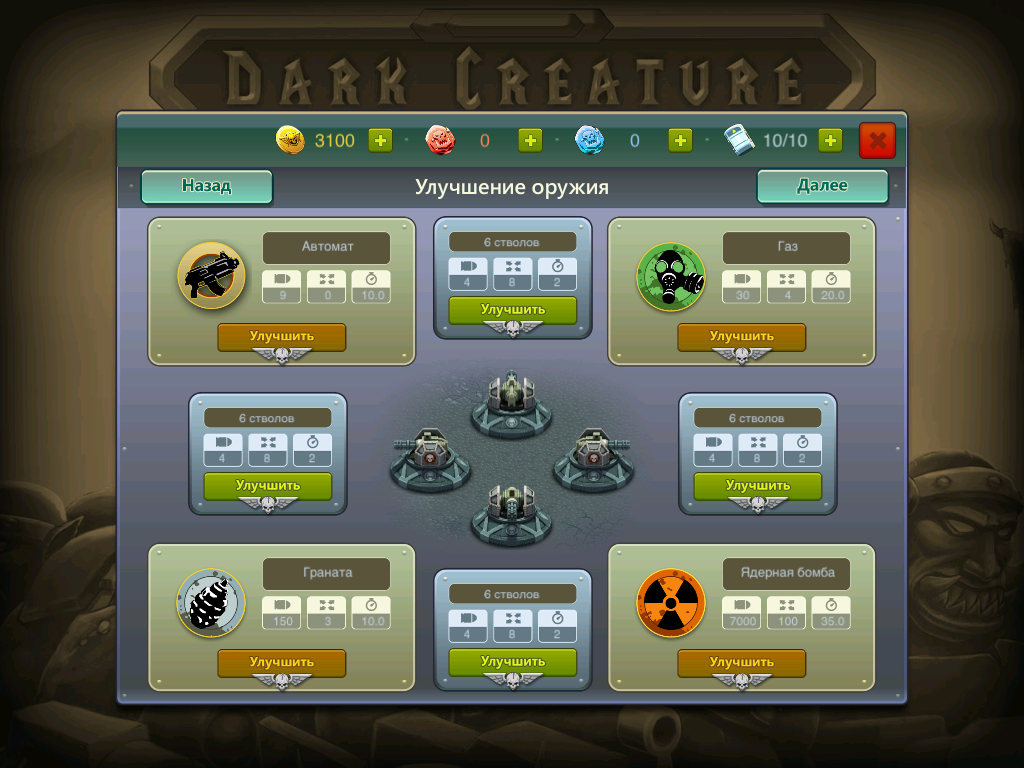The image size is (1024, 768).
Task: Select the submachine gun icon
Action: pos(211,276)
